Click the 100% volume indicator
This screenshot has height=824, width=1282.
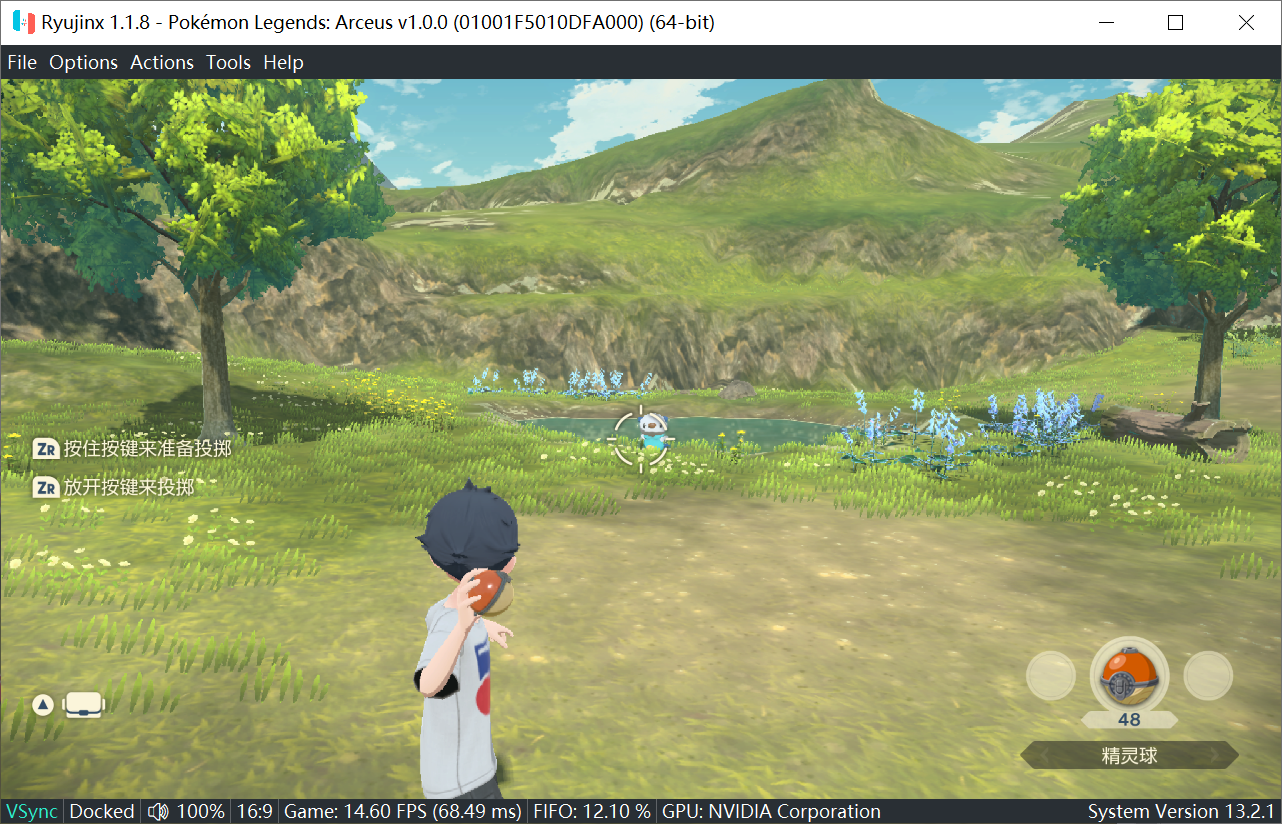(x=186, y=811)
